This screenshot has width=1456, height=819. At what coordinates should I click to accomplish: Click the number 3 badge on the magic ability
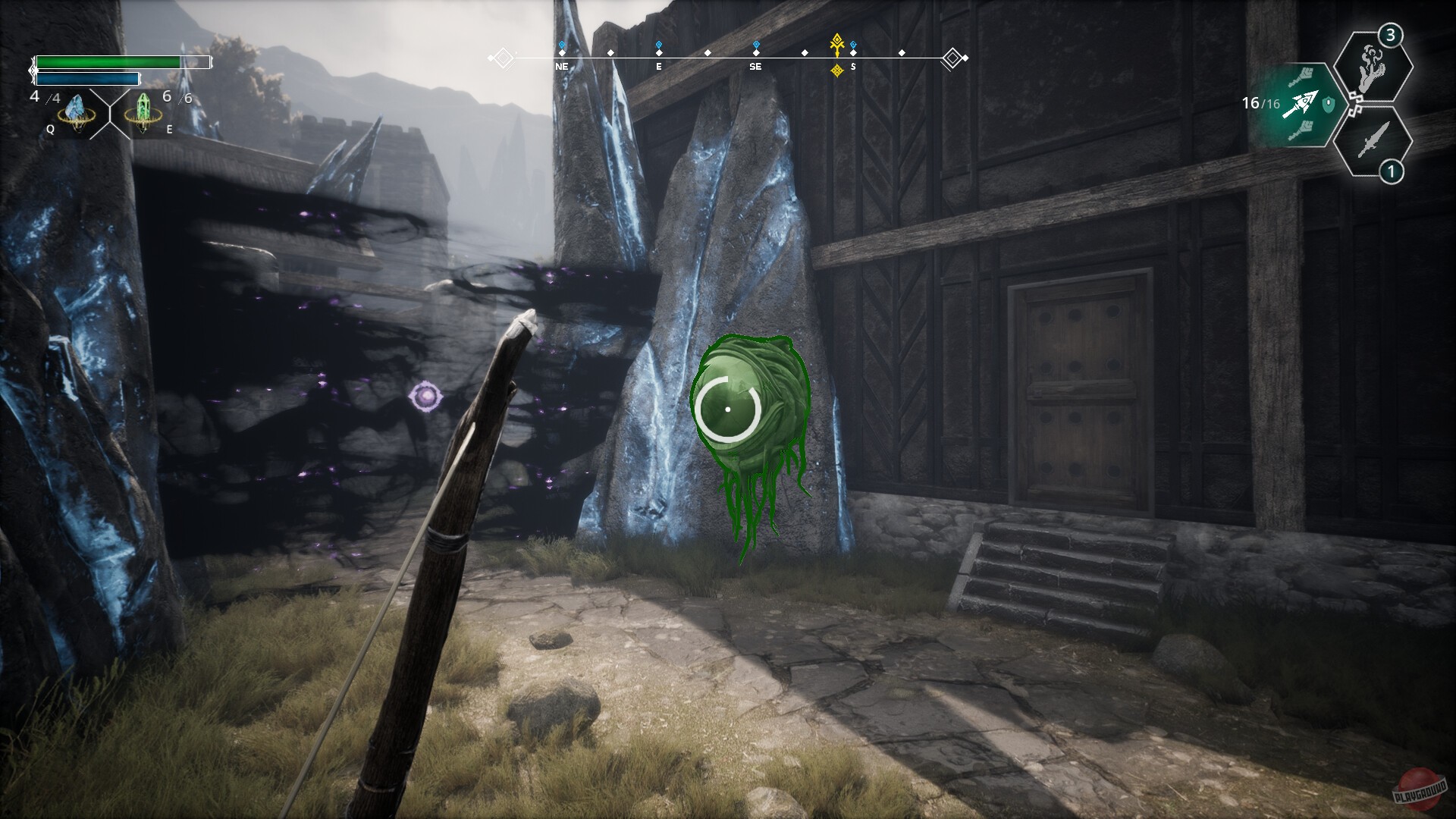[x=1390, y=35]
